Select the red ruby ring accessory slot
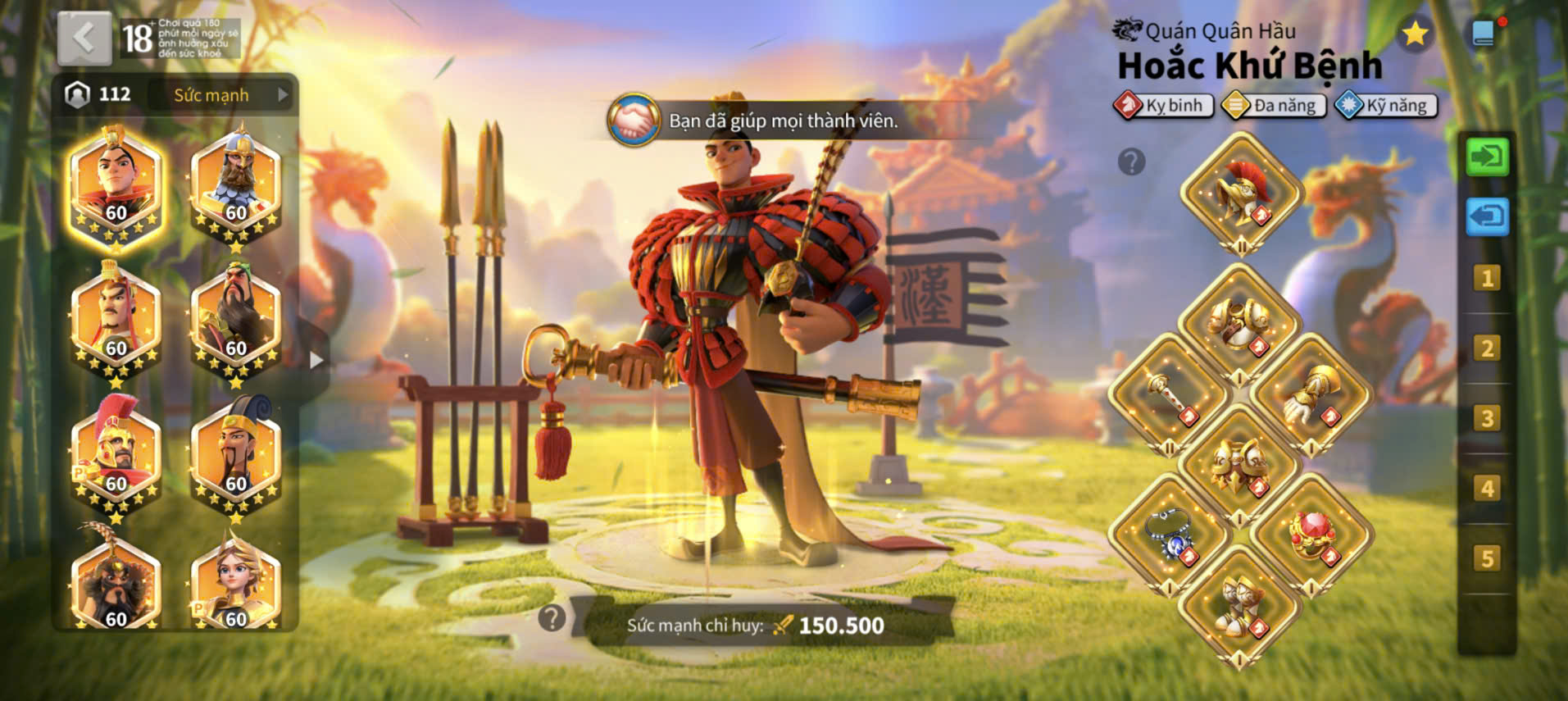The width and height of the screenshot is (1568, 701). [x=1311, y=535]
